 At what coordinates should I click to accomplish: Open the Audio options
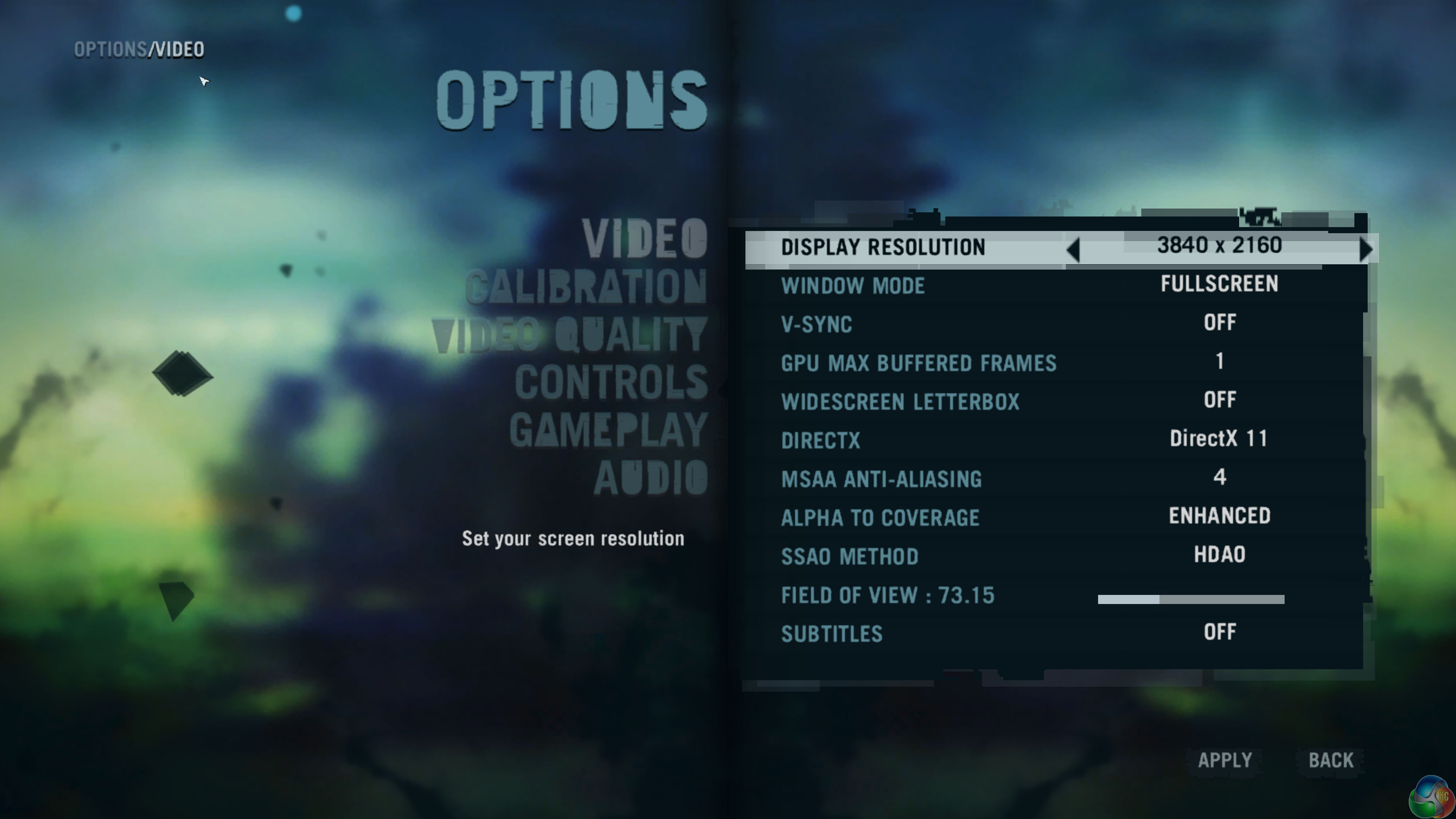tap(650, 478)
